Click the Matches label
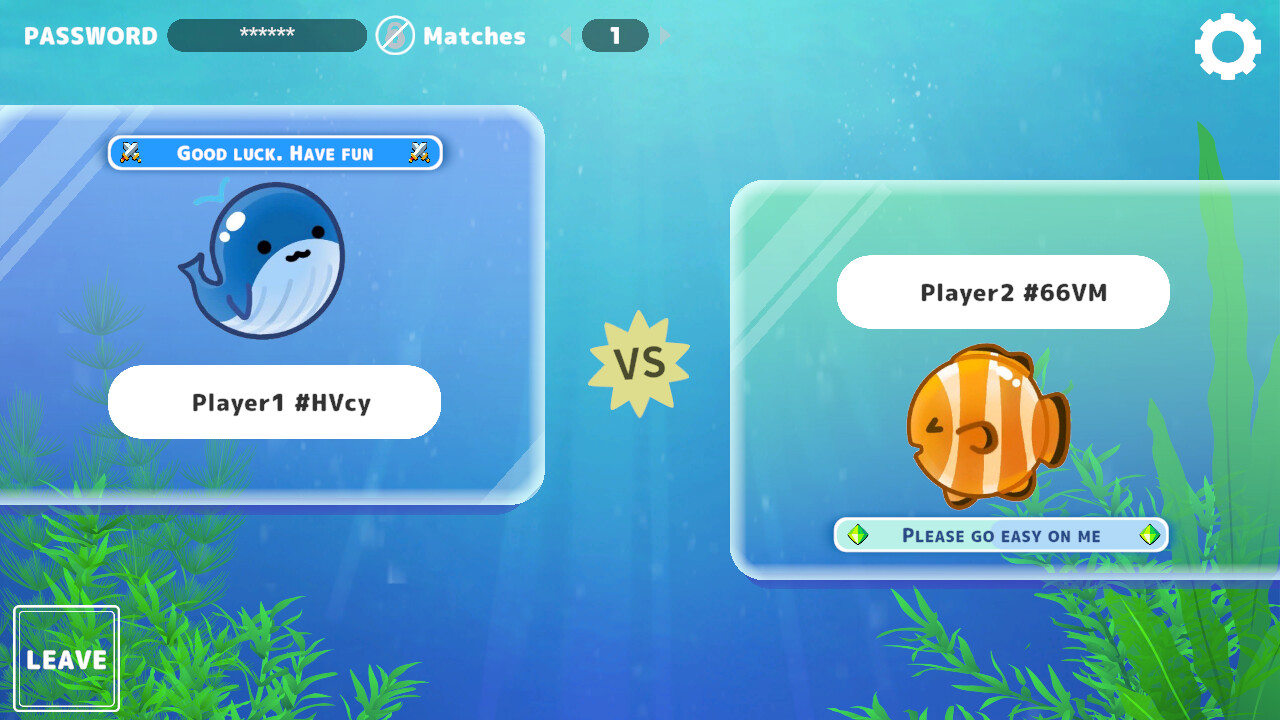This screenshot has height=720, width=1280. tap(476, 36)
